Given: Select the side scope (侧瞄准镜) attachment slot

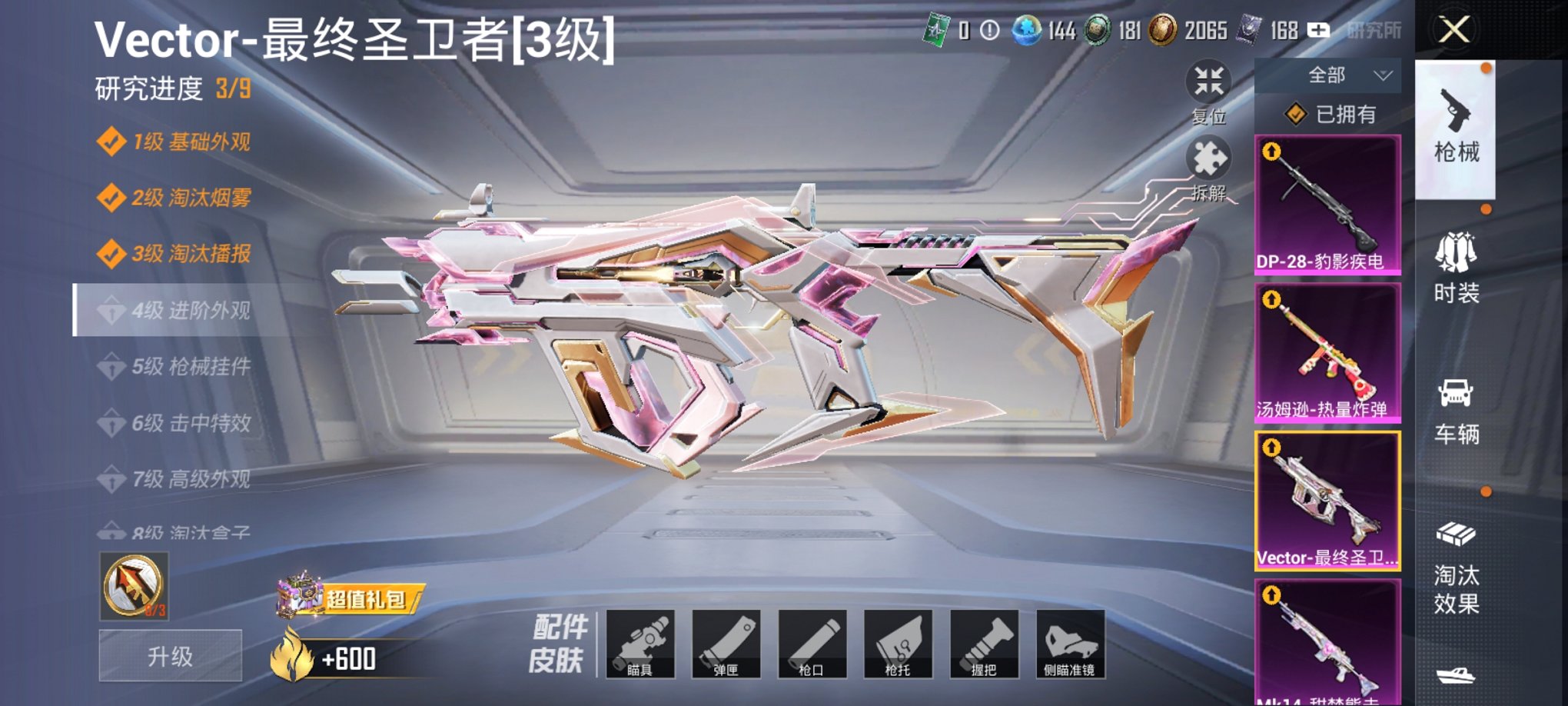Looking at the screenshot, I should click(x=1071, y=644).
